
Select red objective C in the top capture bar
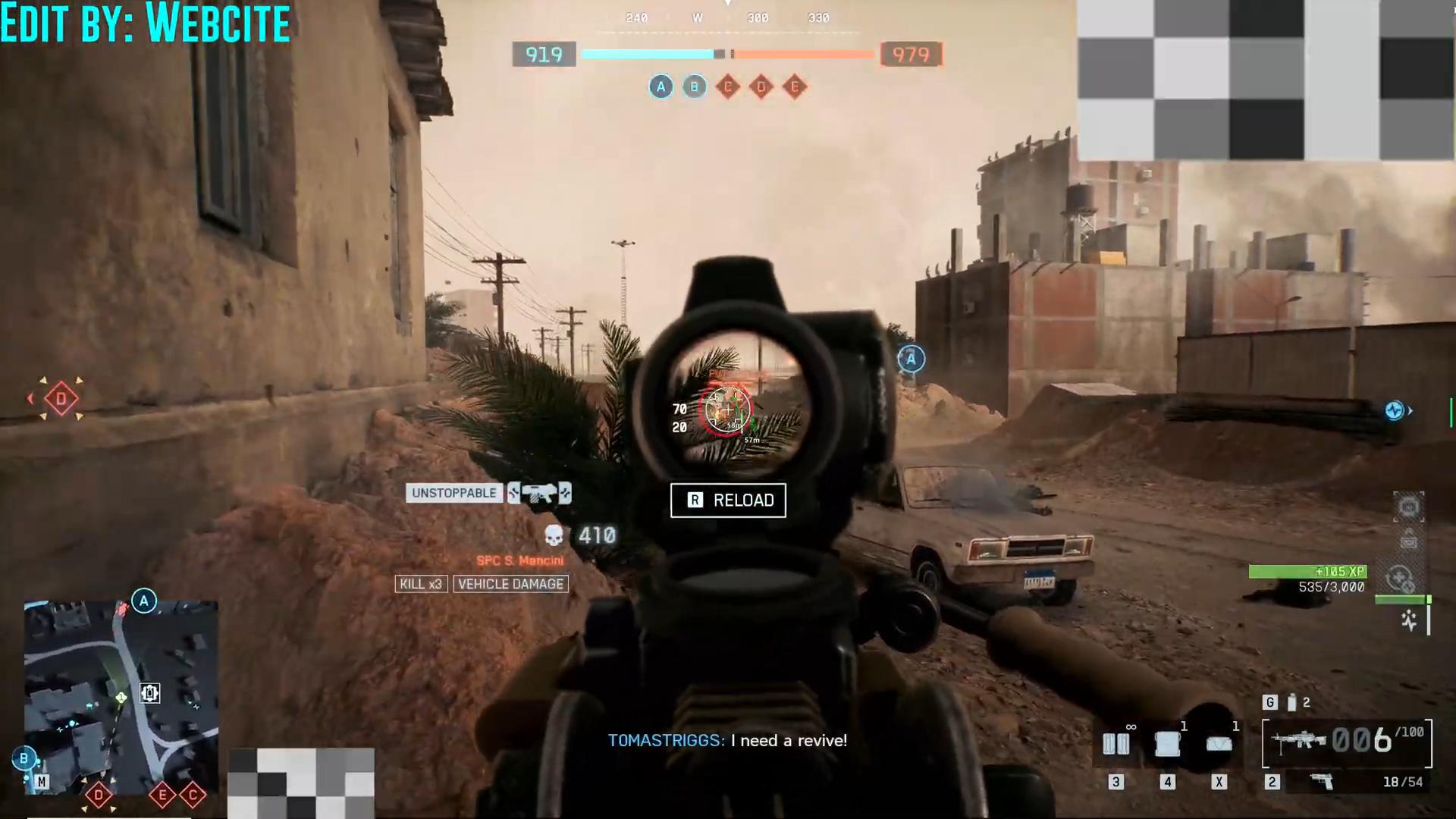[728, 87]
